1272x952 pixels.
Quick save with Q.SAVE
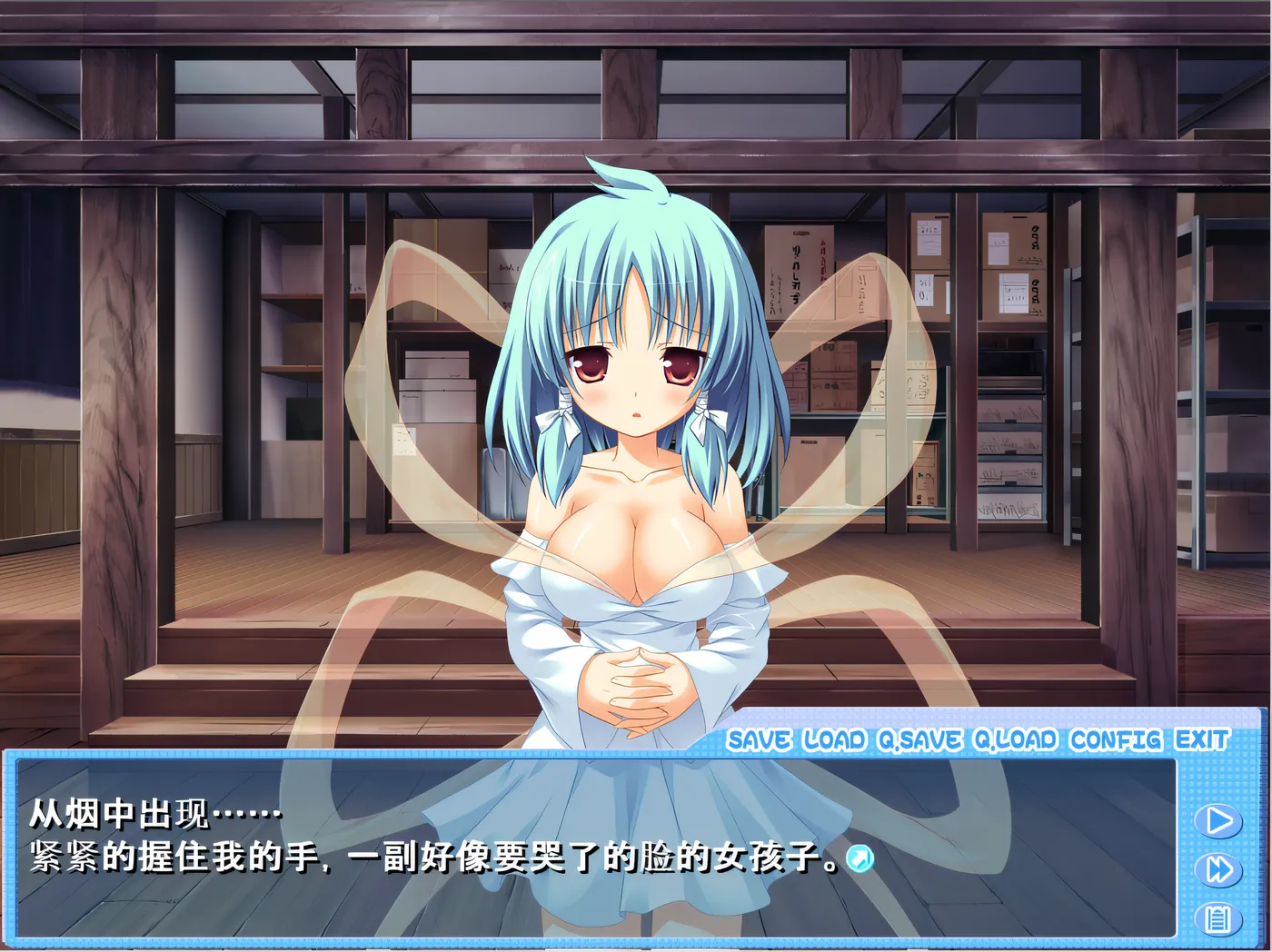tap(919, 740)
